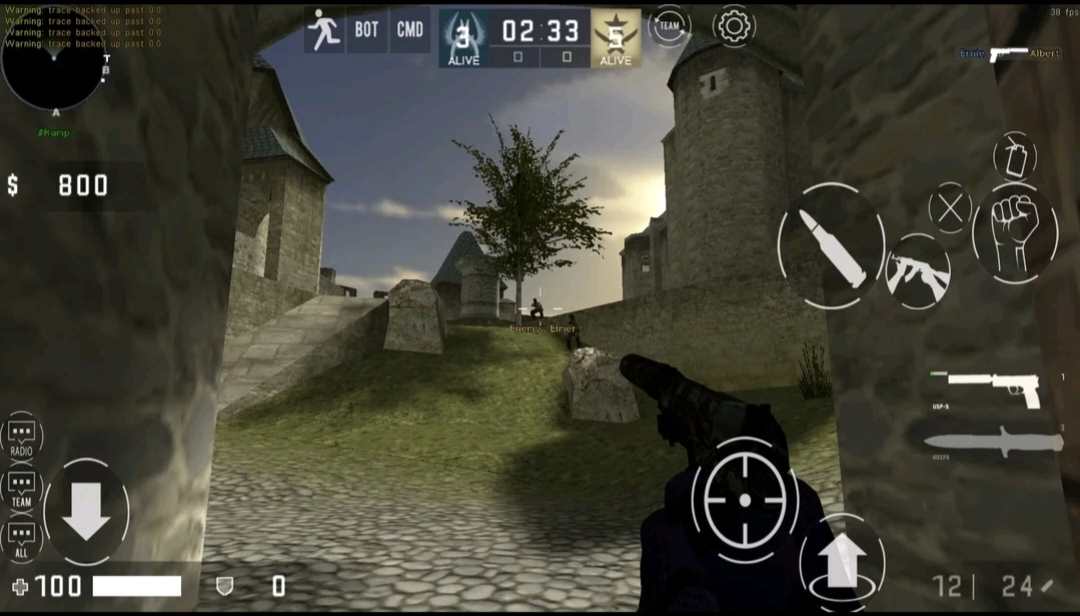Fire with the crosshair button
This screenshot has width=1080, height=616.
pyautogui.click(x=744, y=500)
